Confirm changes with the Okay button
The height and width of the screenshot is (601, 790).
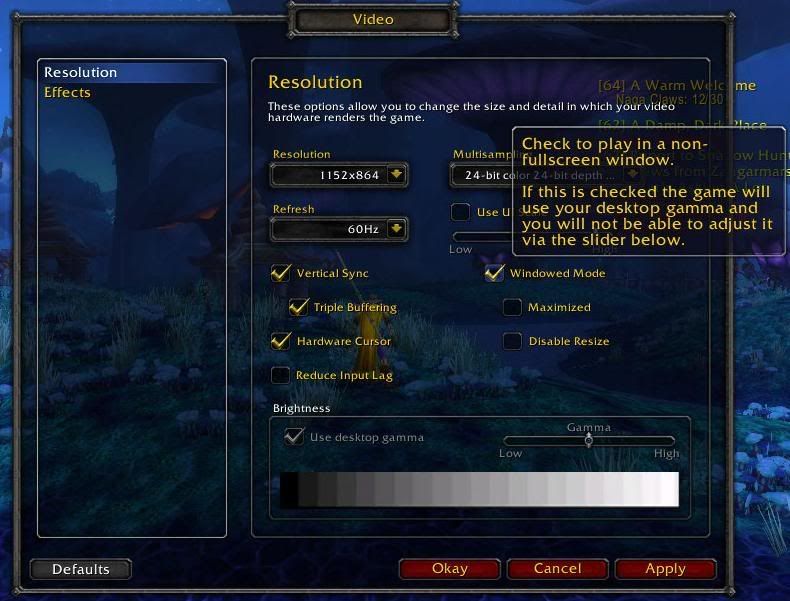pos(449,569)
